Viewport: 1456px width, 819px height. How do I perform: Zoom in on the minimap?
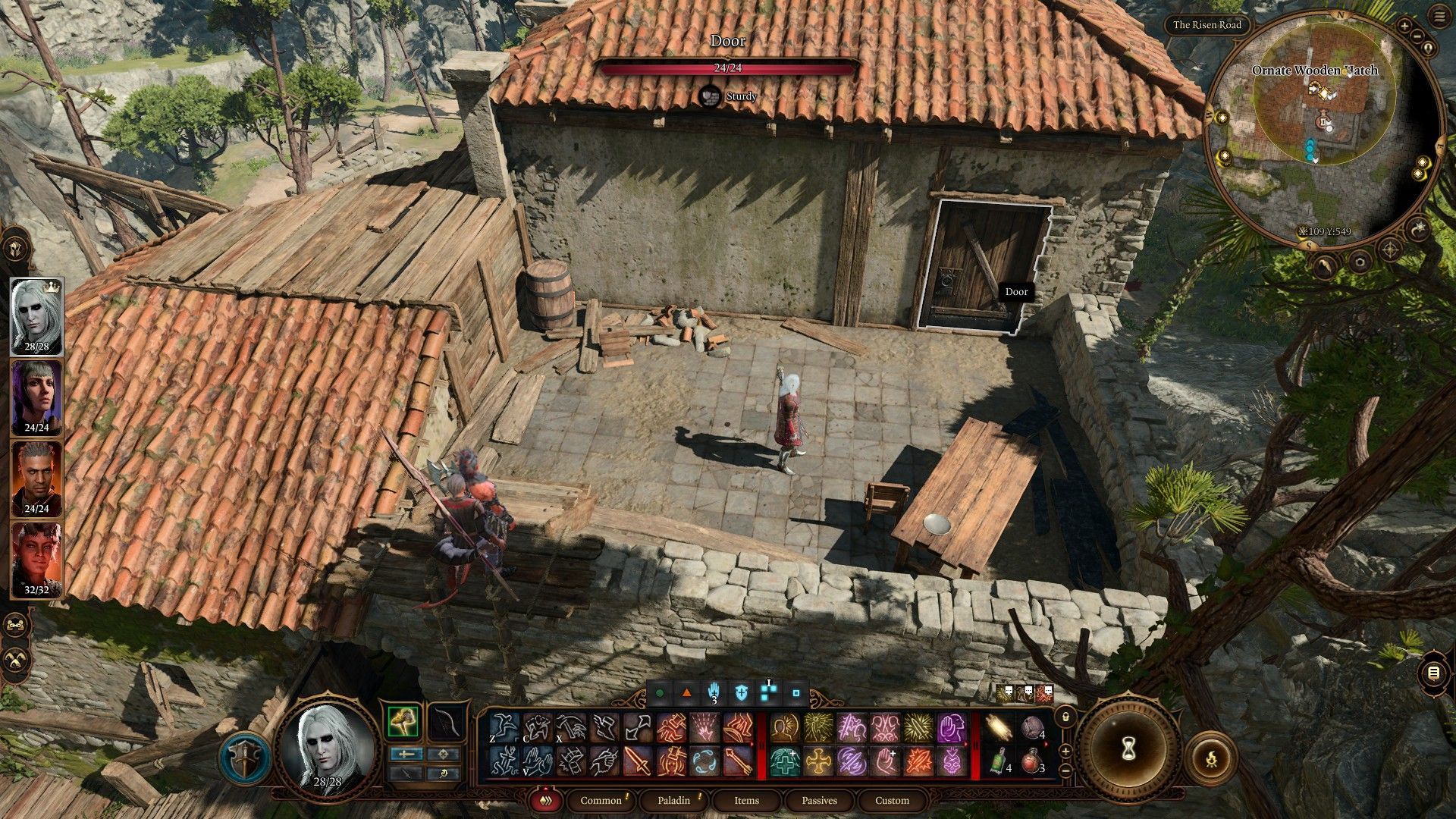1404,27
